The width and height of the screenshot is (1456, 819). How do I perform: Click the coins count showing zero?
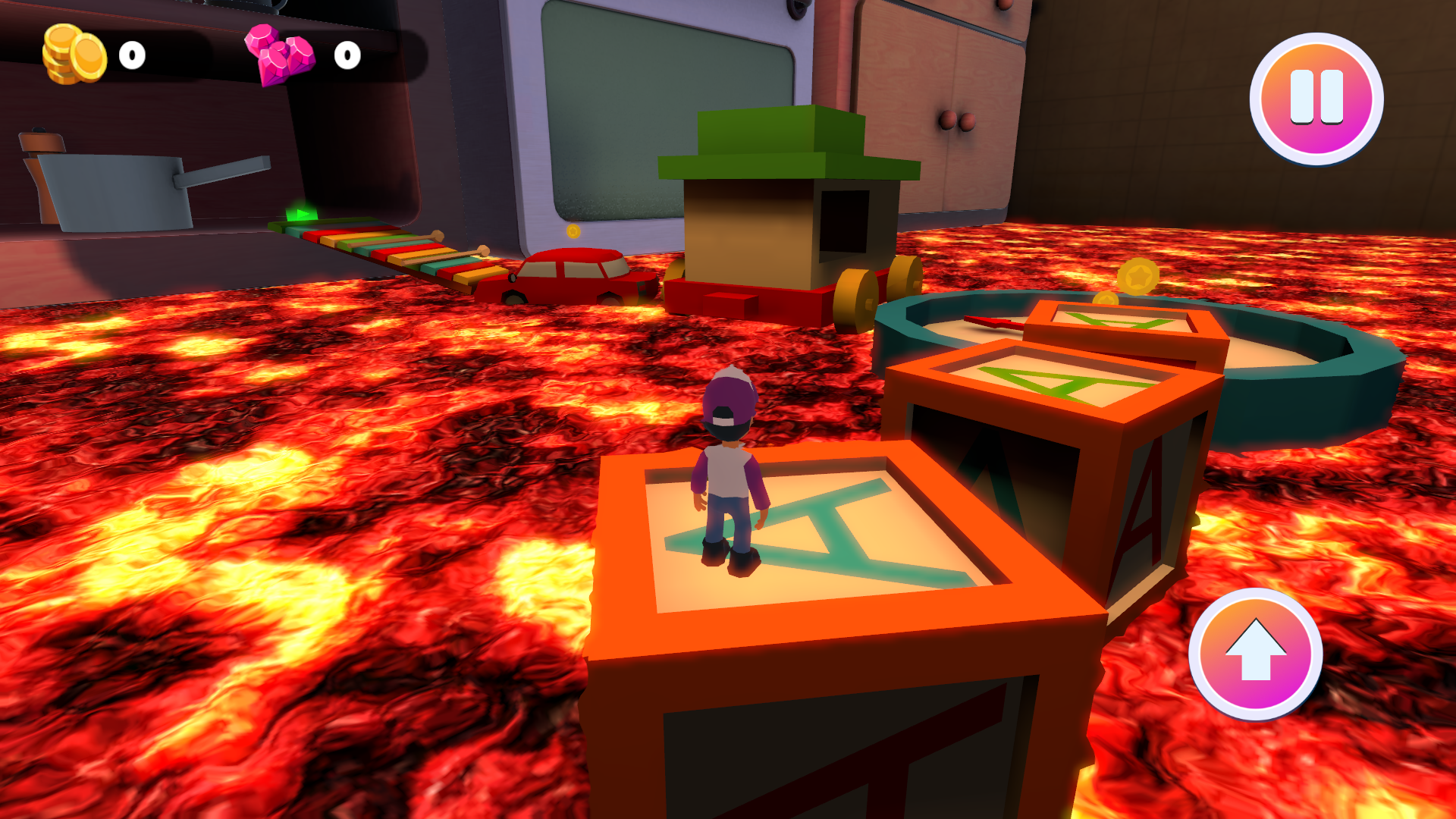point(130,55)
